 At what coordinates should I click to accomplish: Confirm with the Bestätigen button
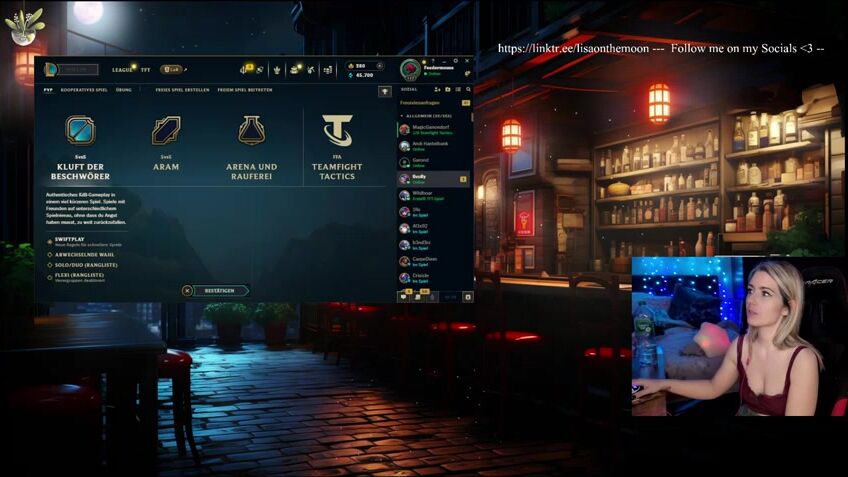tap(220, 291)
